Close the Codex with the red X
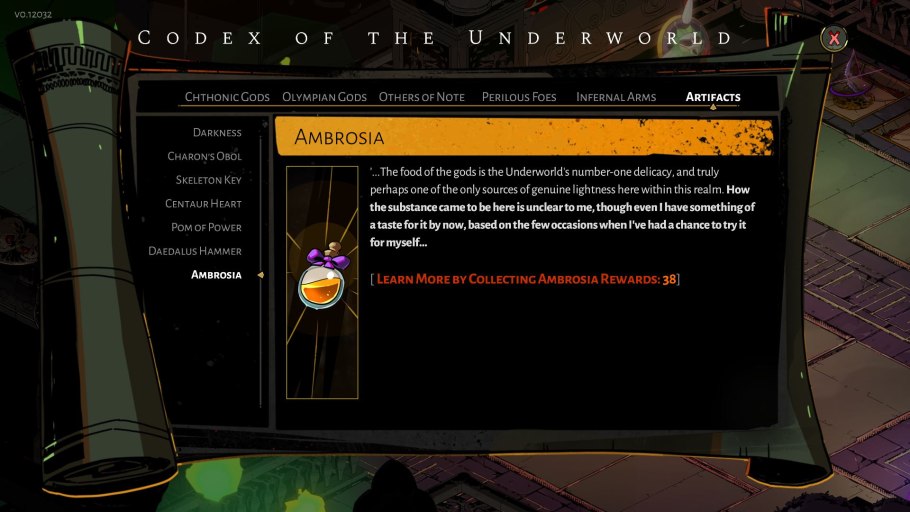The height and width of the screenshot is (512, 910). pos(833,38)
